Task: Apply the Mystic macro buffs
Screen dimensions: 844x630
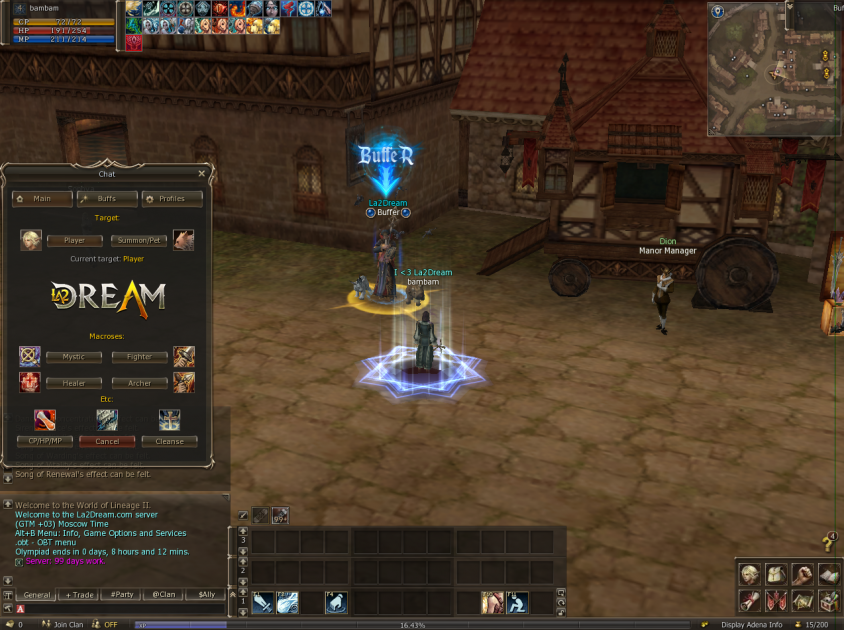Action: [74, 356]
